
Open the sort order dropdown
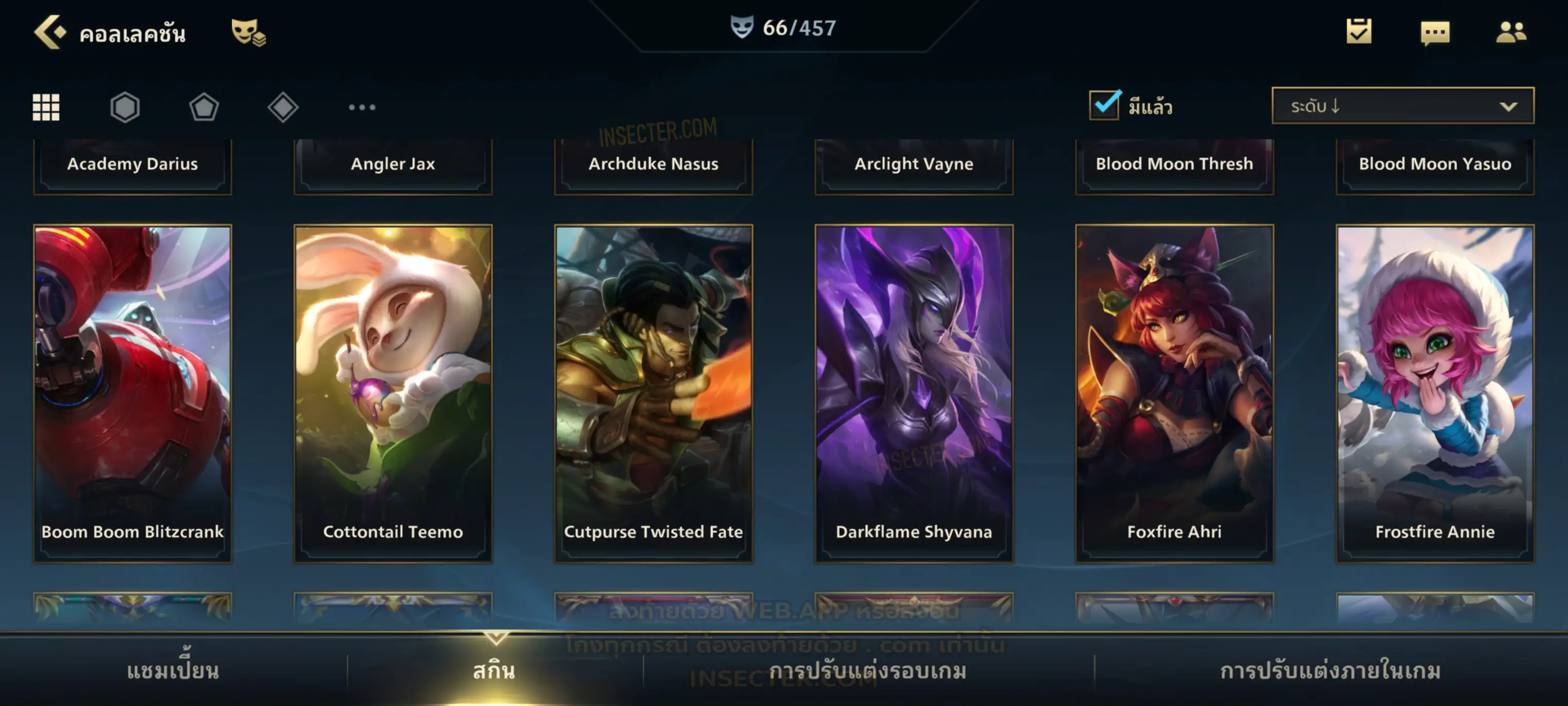point(1403,106)
